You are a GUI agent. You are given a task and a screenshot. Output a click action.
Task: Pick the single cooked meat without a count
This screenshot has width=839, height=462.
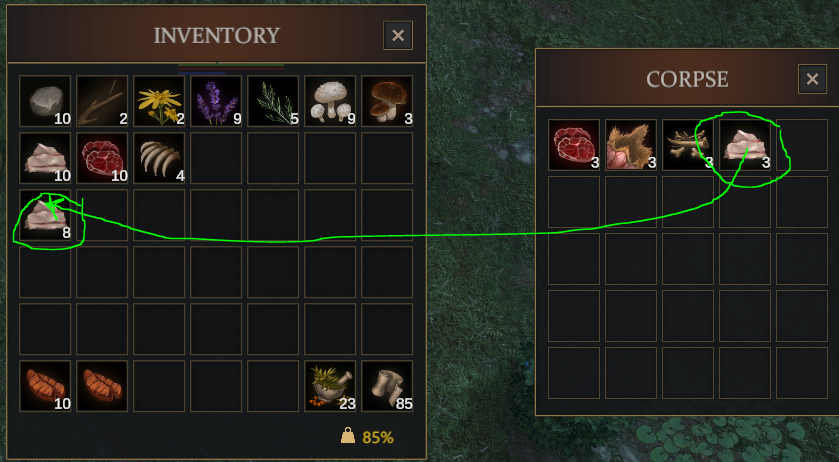pyautogui.click(x=102, y=386)
